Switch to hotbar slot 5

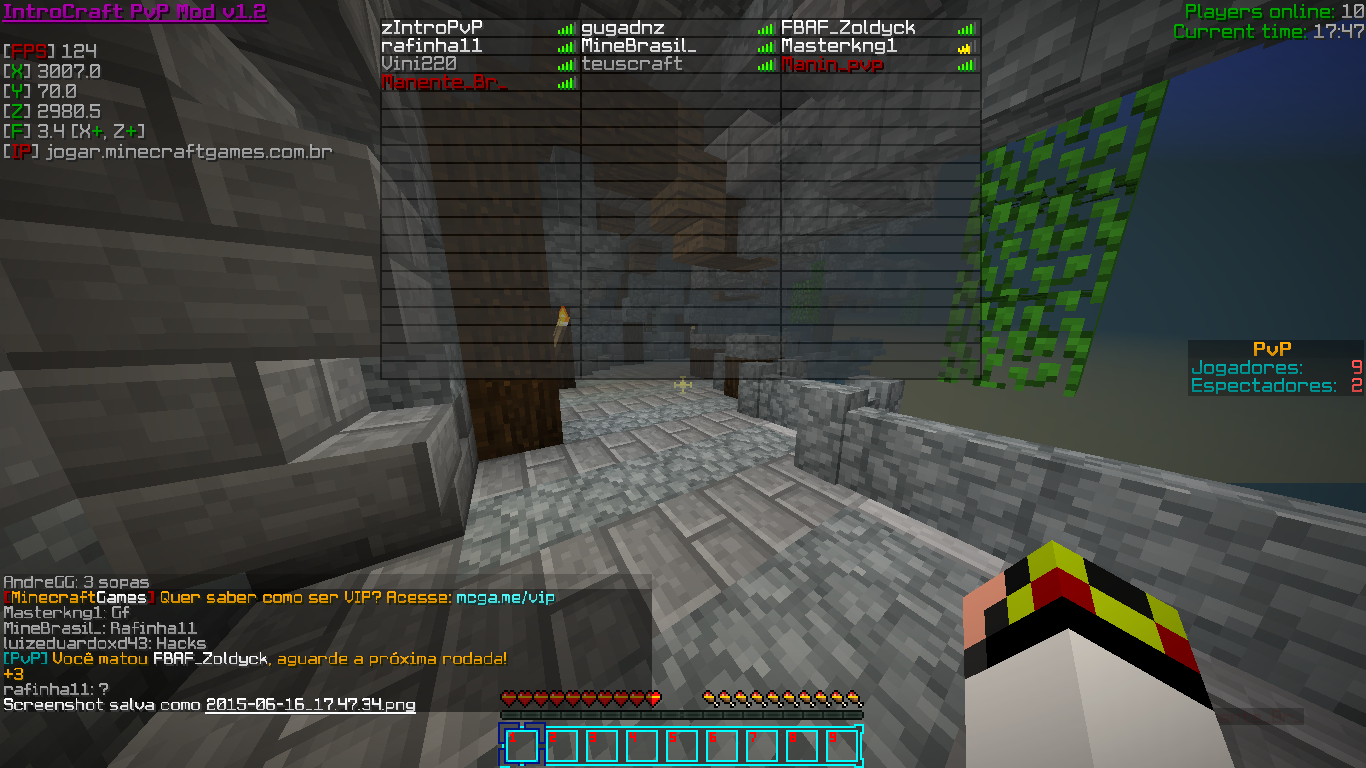(681, 746)
